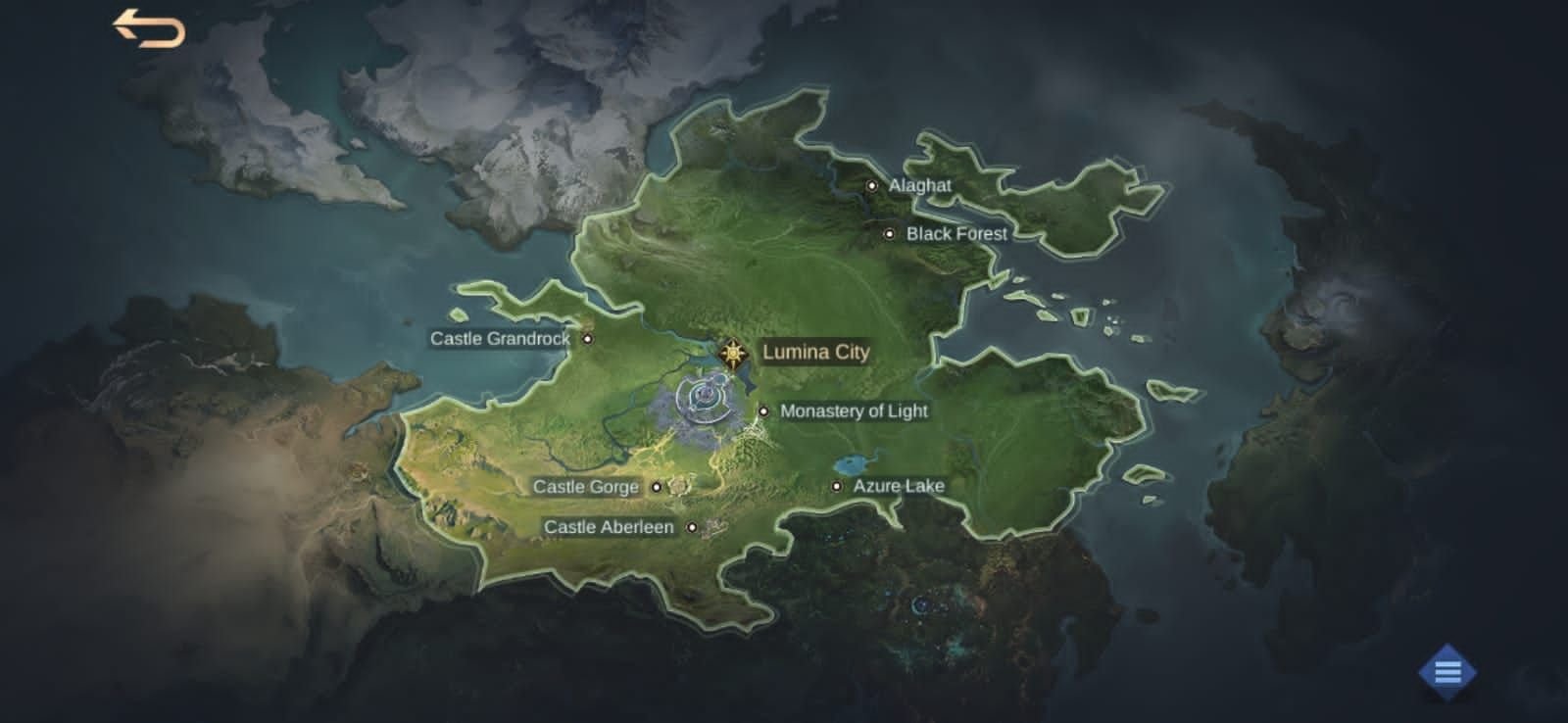Click the Castle Grandrock marker dot
This screenshot has height=723, width=1568.
click(588, 338)
